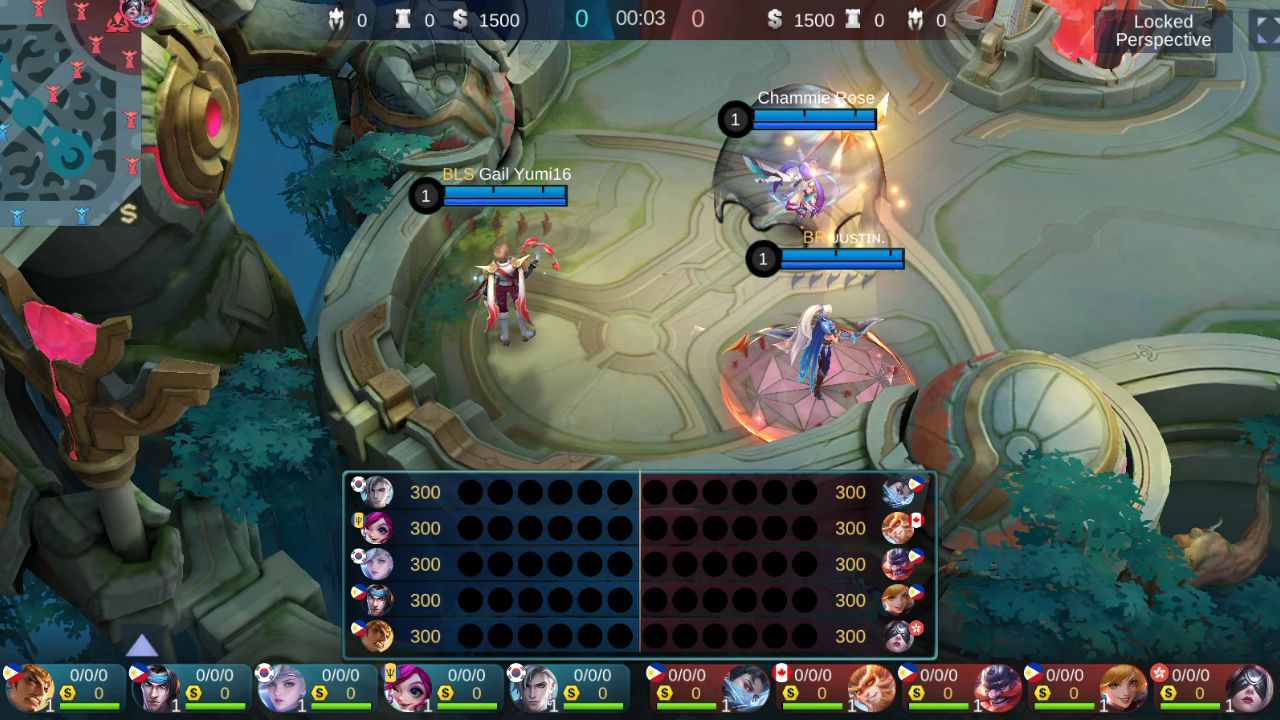Click the gold icon beside the minimap

pos(128,213)
